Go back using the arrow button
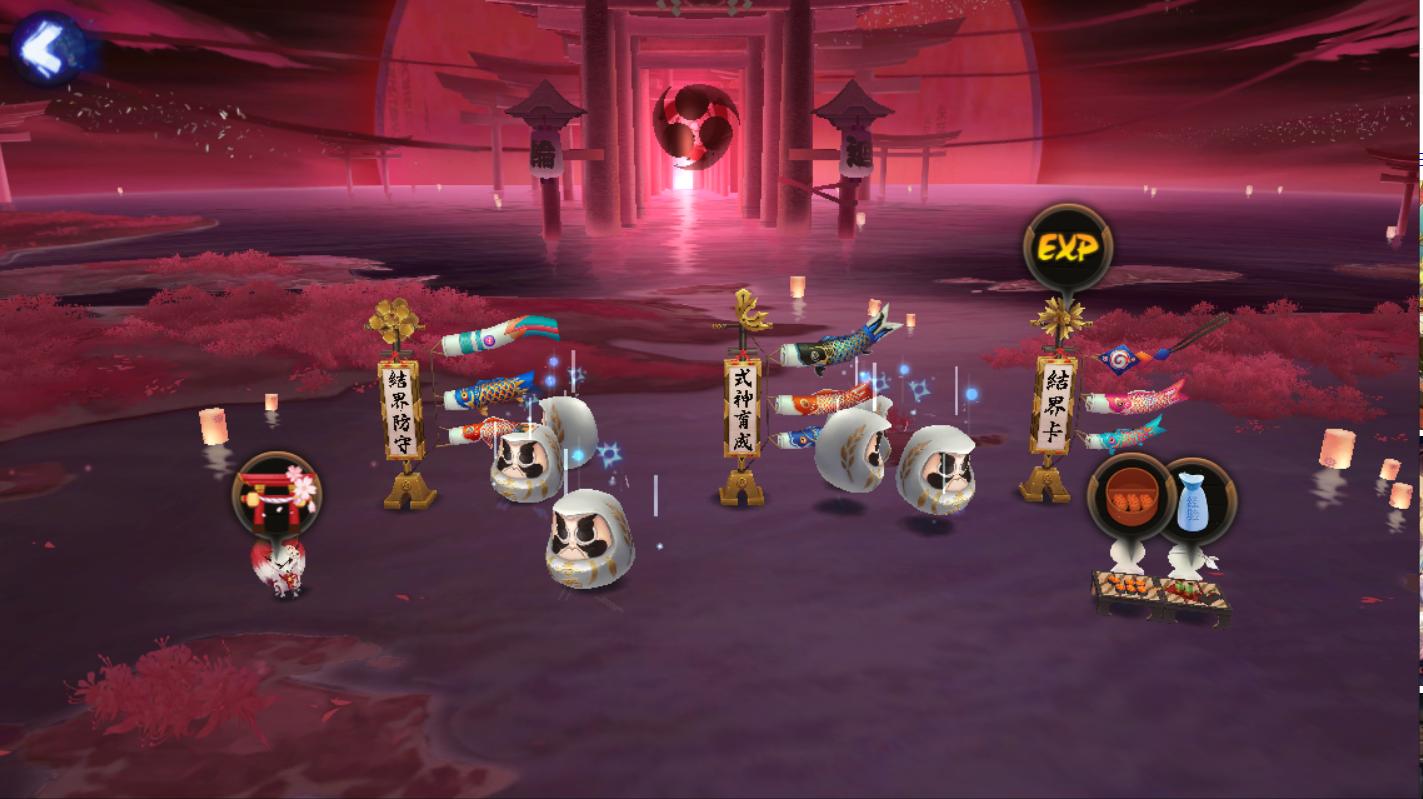This screenshot has width=1423, height=799. tap(47, 47)
